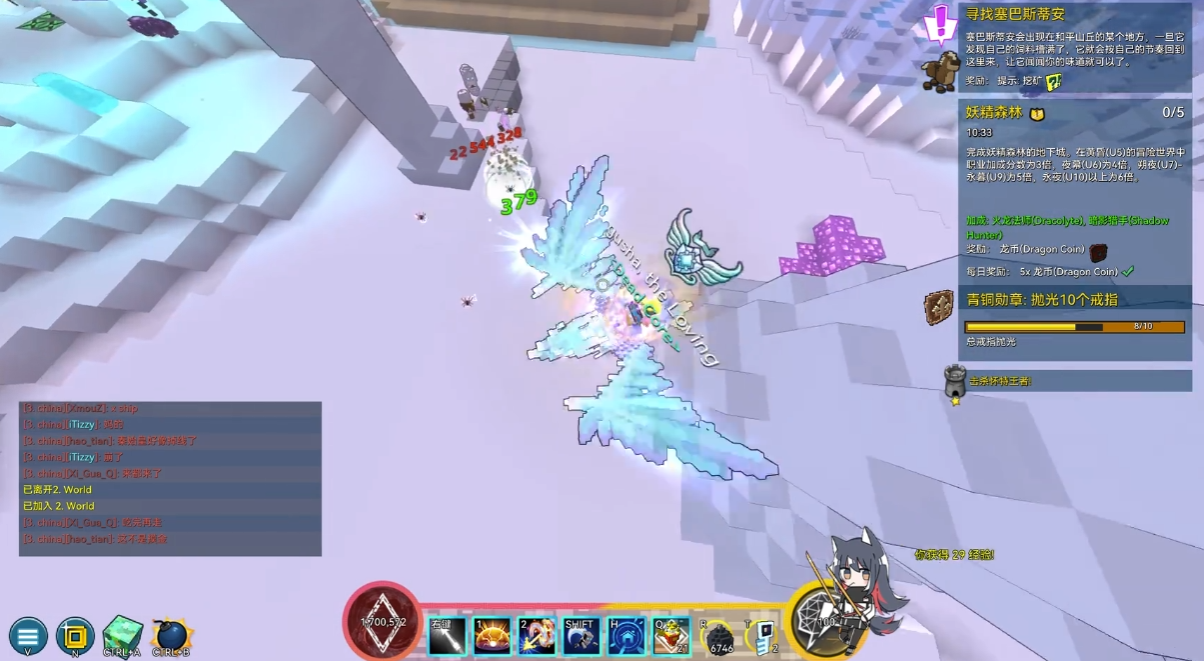Activate the SHIFT dodge ability slot

pyautogui.click(x=581, y=636)
